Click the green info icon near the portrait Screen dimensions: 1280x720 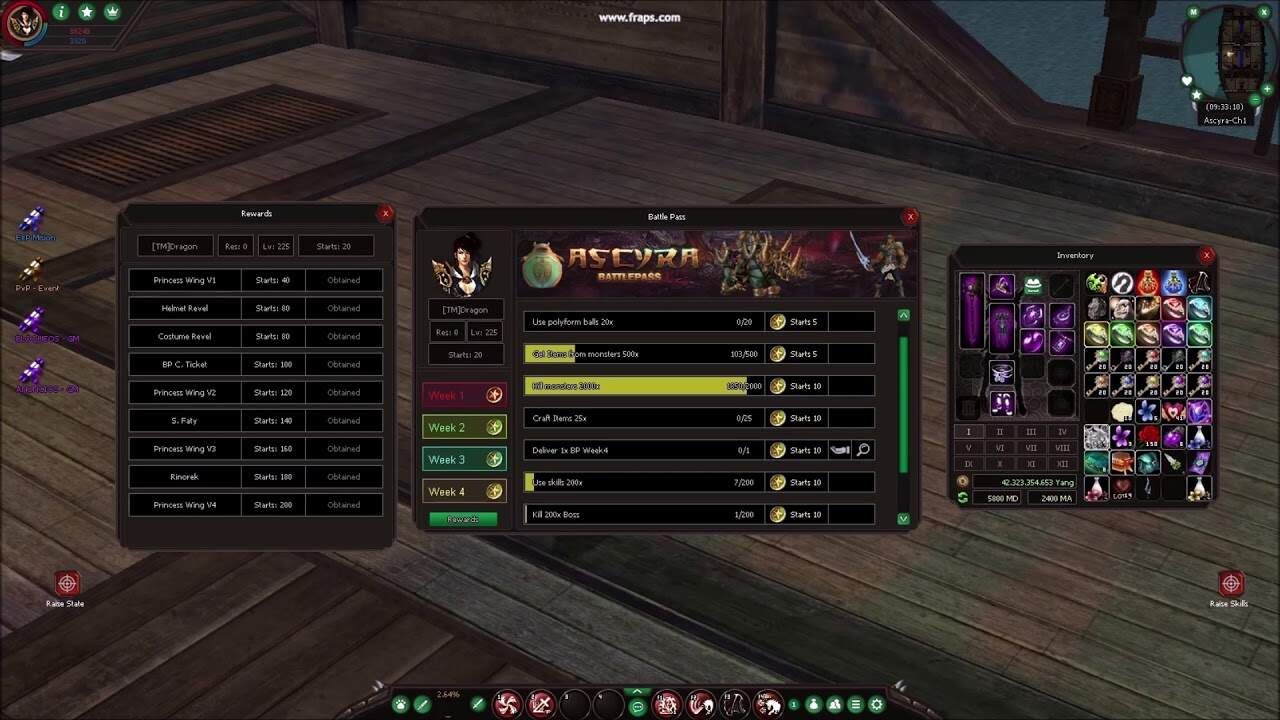(61, 12)
